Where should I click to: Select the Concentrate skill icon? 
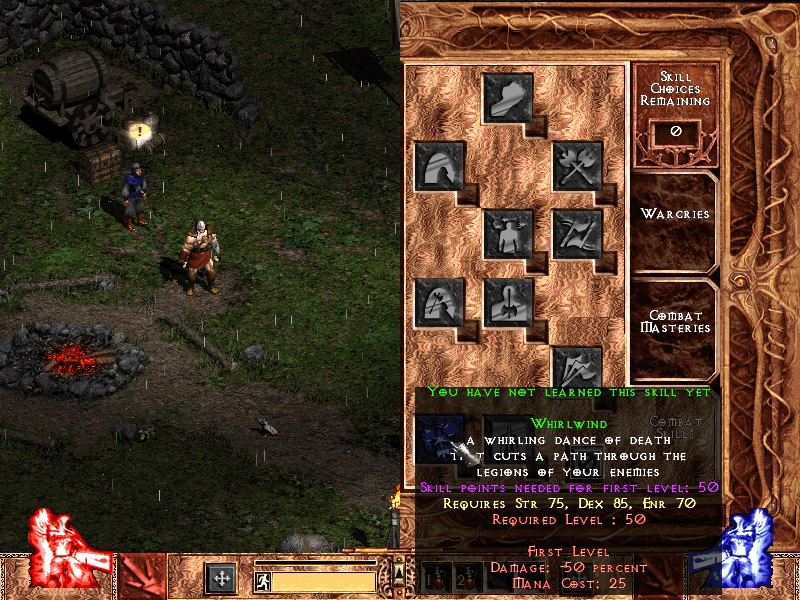click(x=507, y=302)
